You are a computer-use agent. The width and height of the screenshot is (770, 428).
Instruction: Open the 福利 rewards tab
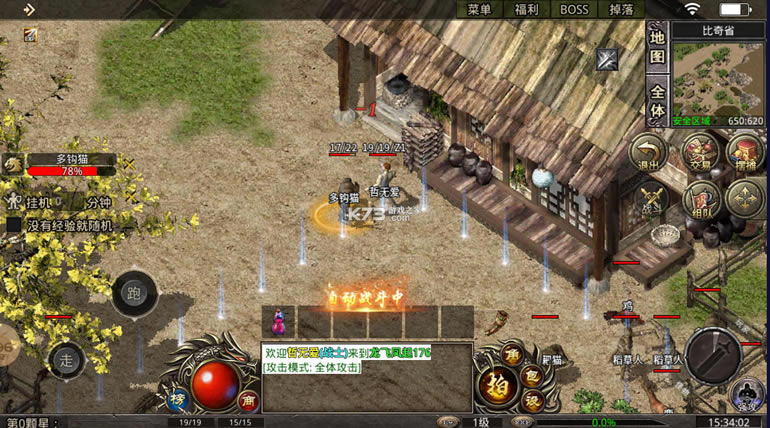(526, 10)
